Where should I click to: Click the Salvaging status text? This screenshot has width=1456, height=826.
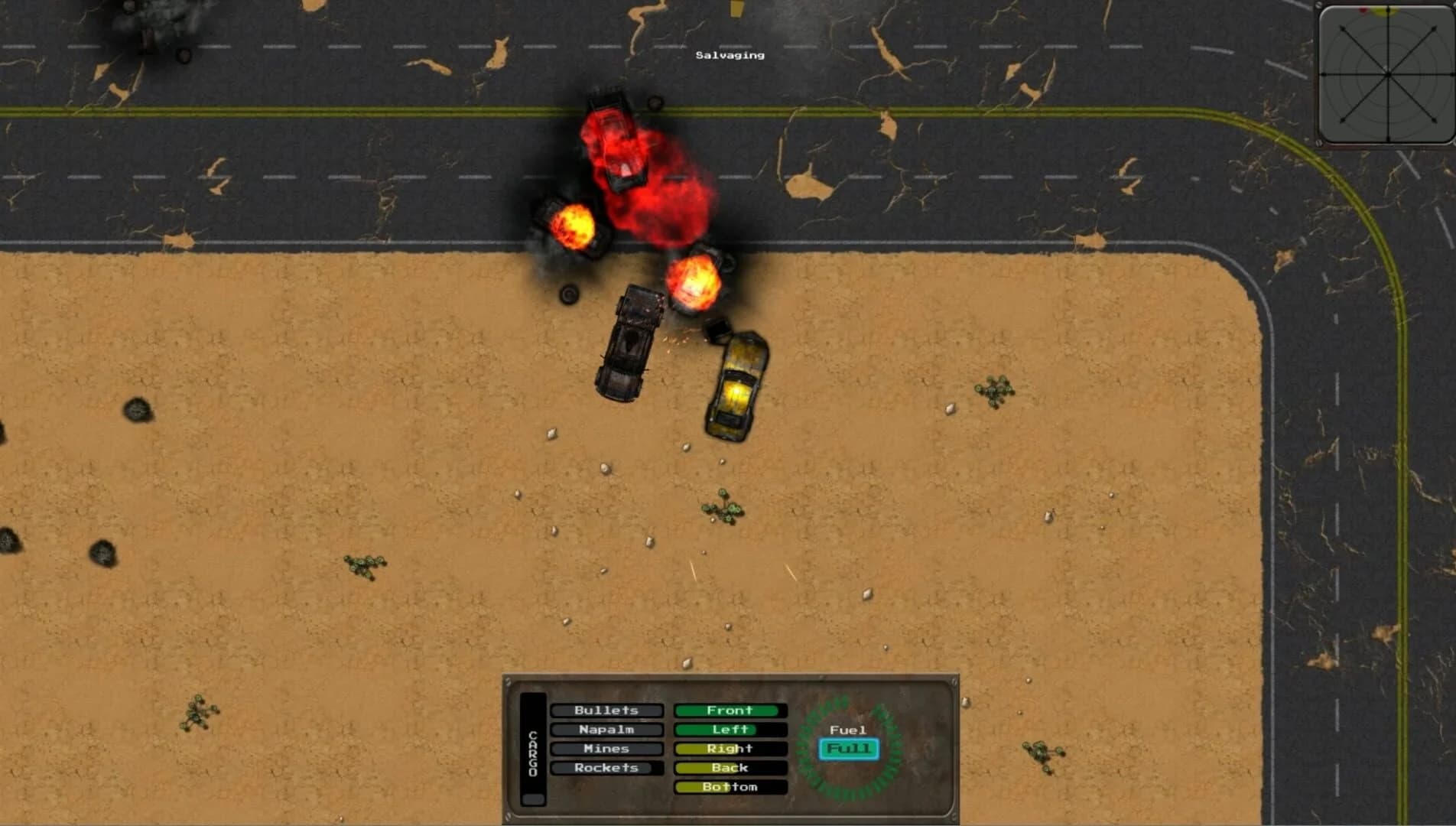click(x=729, y=55)
